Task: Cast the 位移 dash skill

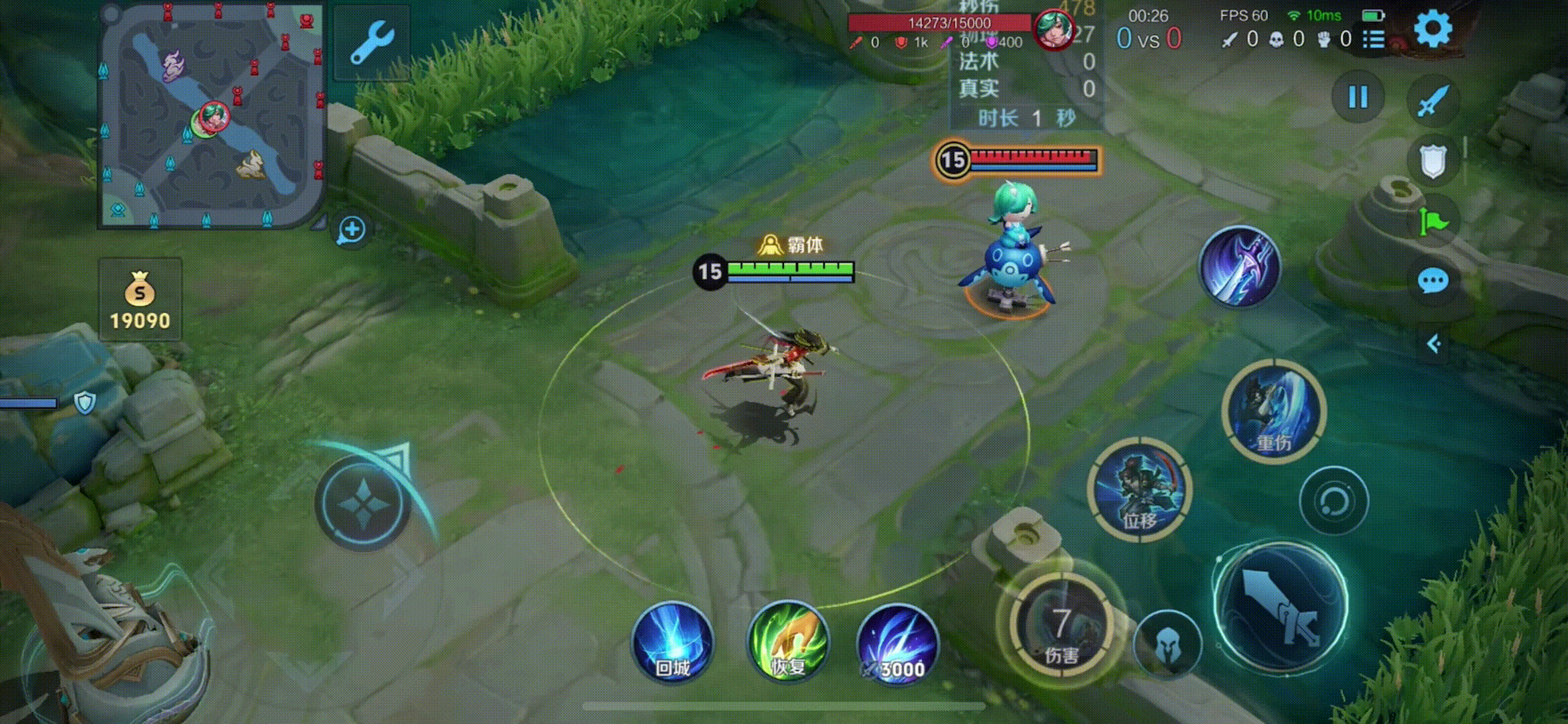Action: (1139, 488)
